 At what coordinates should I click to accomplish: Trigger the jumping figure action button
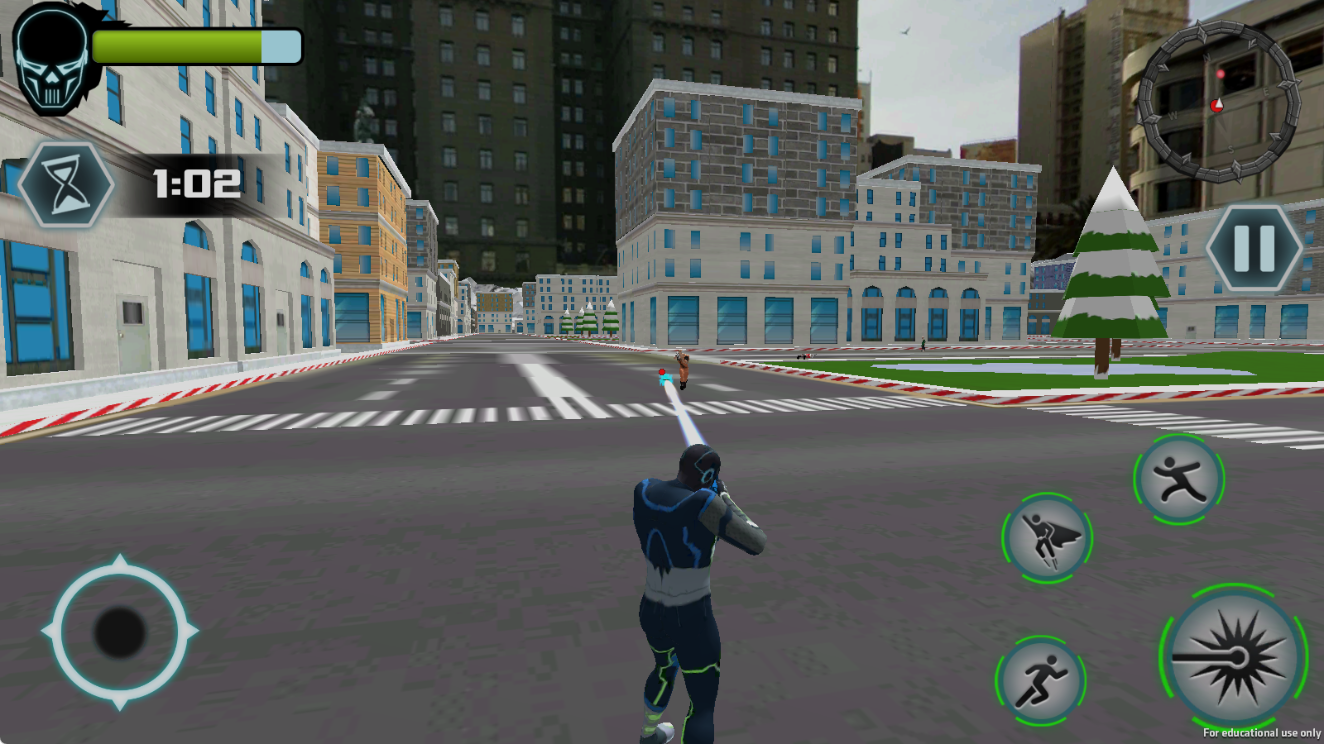point(1179,478)
